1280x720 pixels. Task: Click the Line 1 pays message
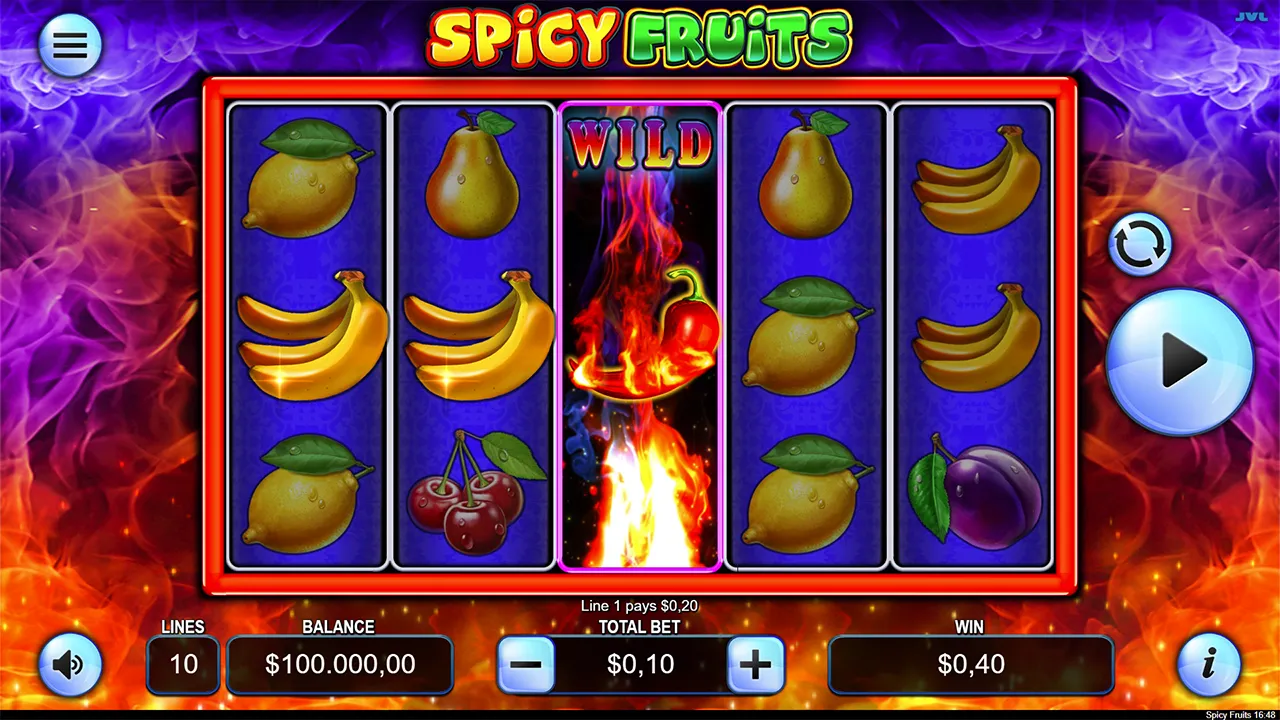[640, 605]
